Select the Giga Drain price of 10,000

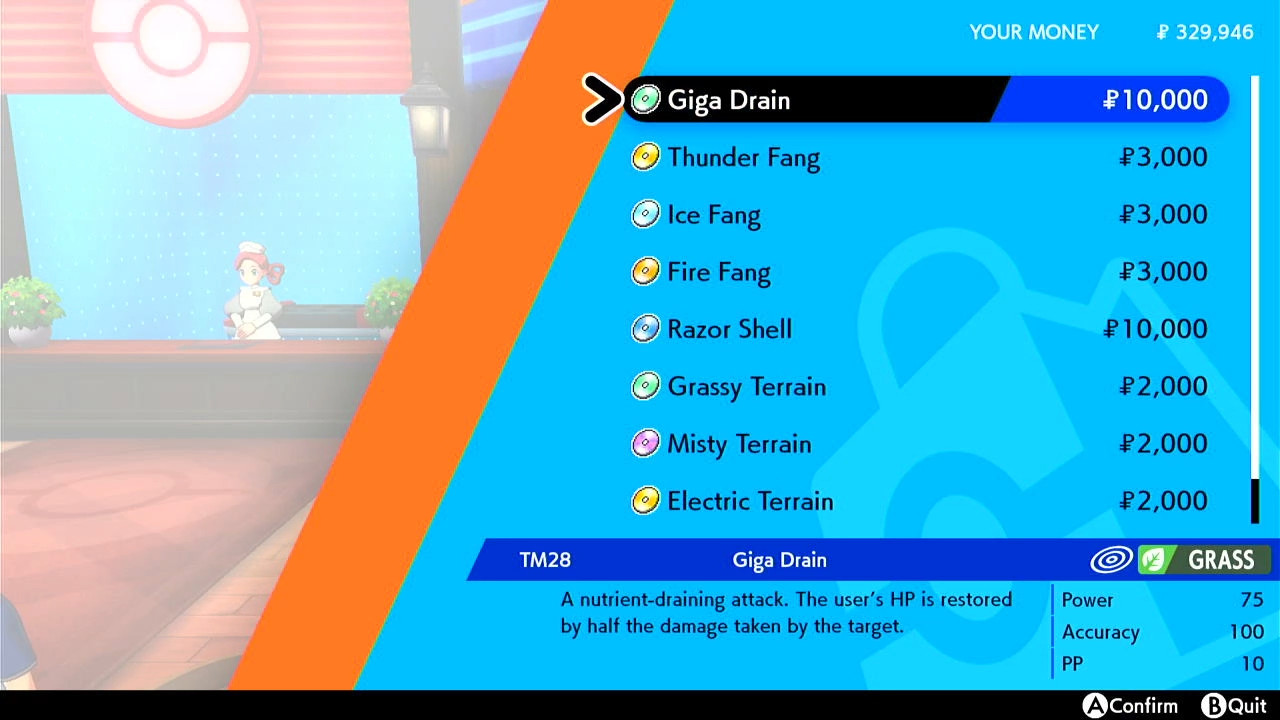pos(1155,100)
